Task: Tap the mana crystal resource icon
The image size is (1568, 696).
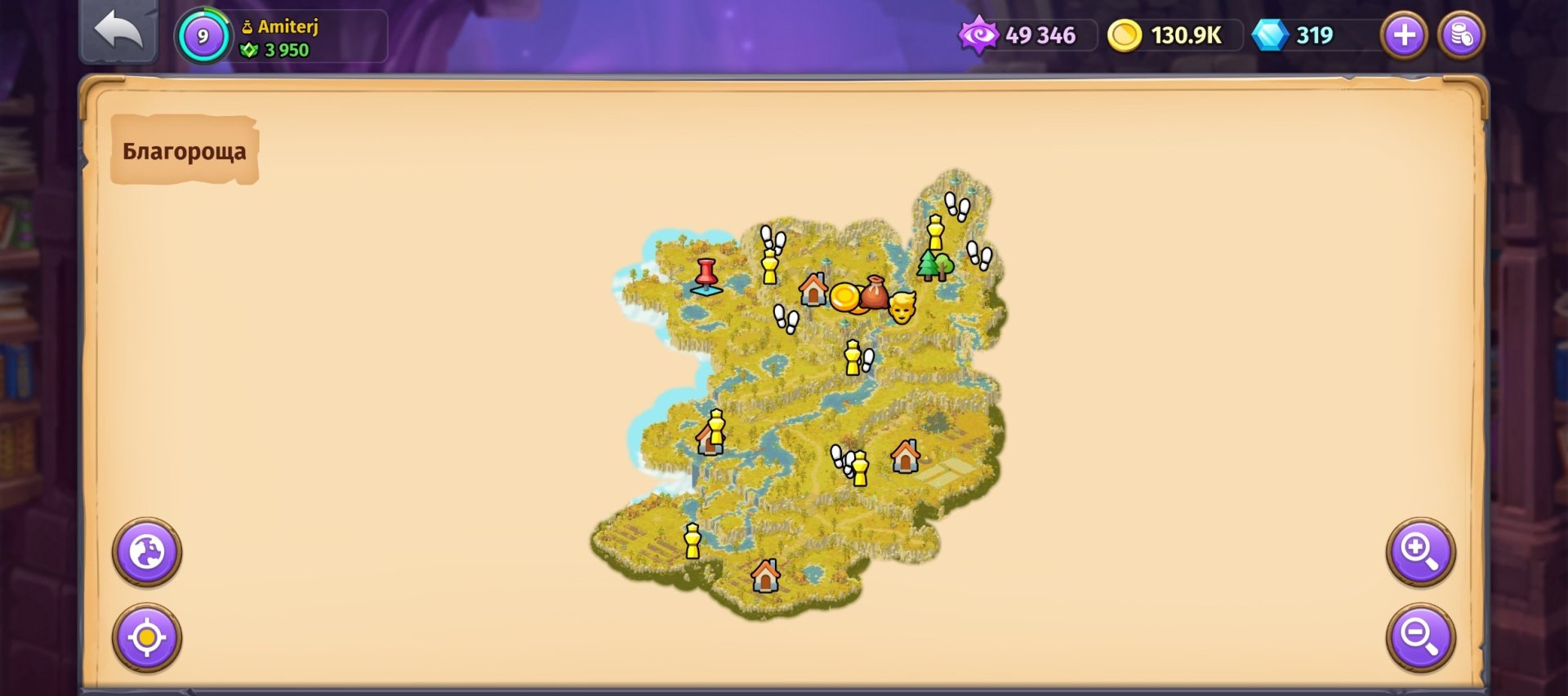Action: [979, 35]
